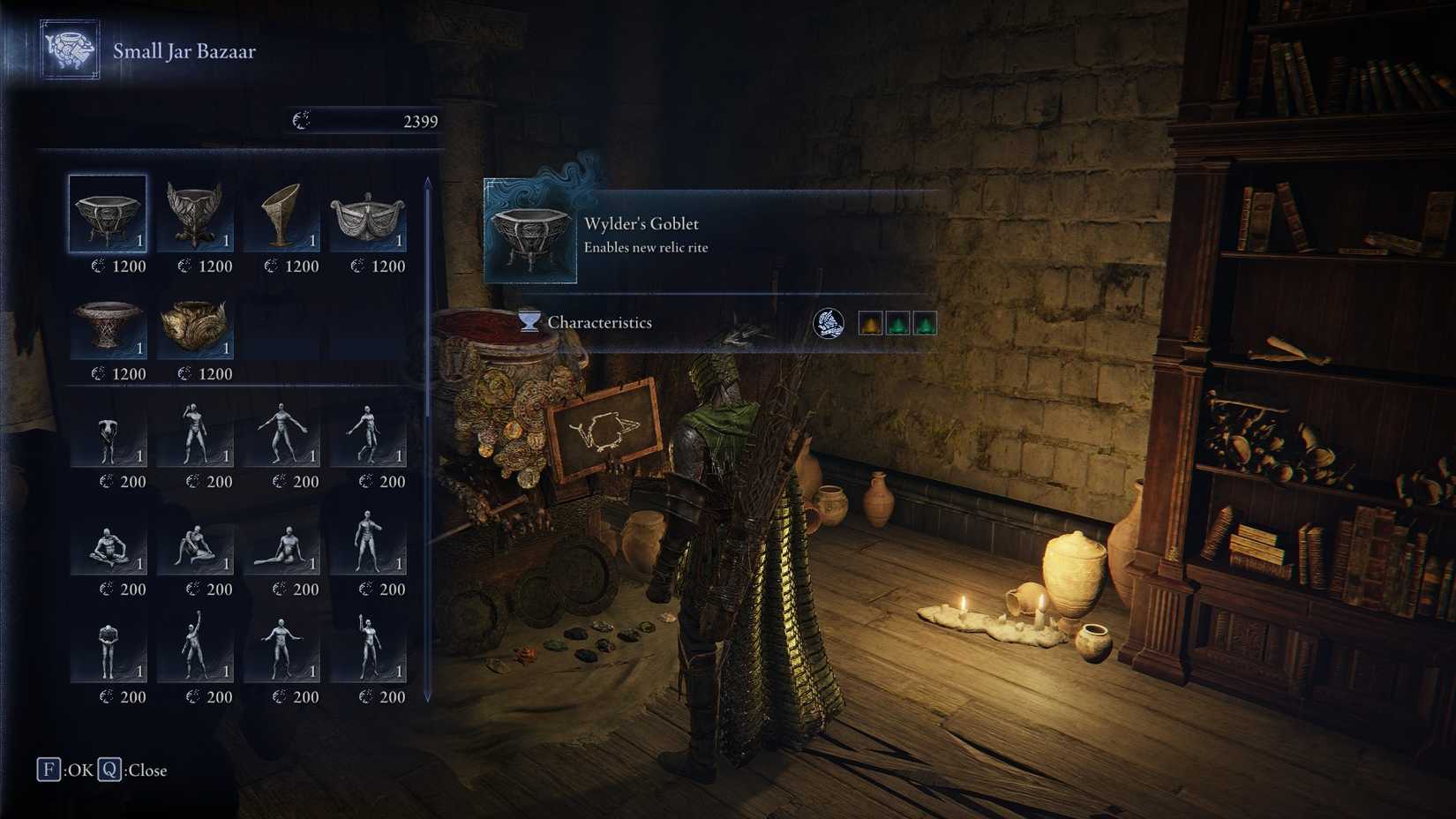Select the cross-legged sitting gesture

107,549
